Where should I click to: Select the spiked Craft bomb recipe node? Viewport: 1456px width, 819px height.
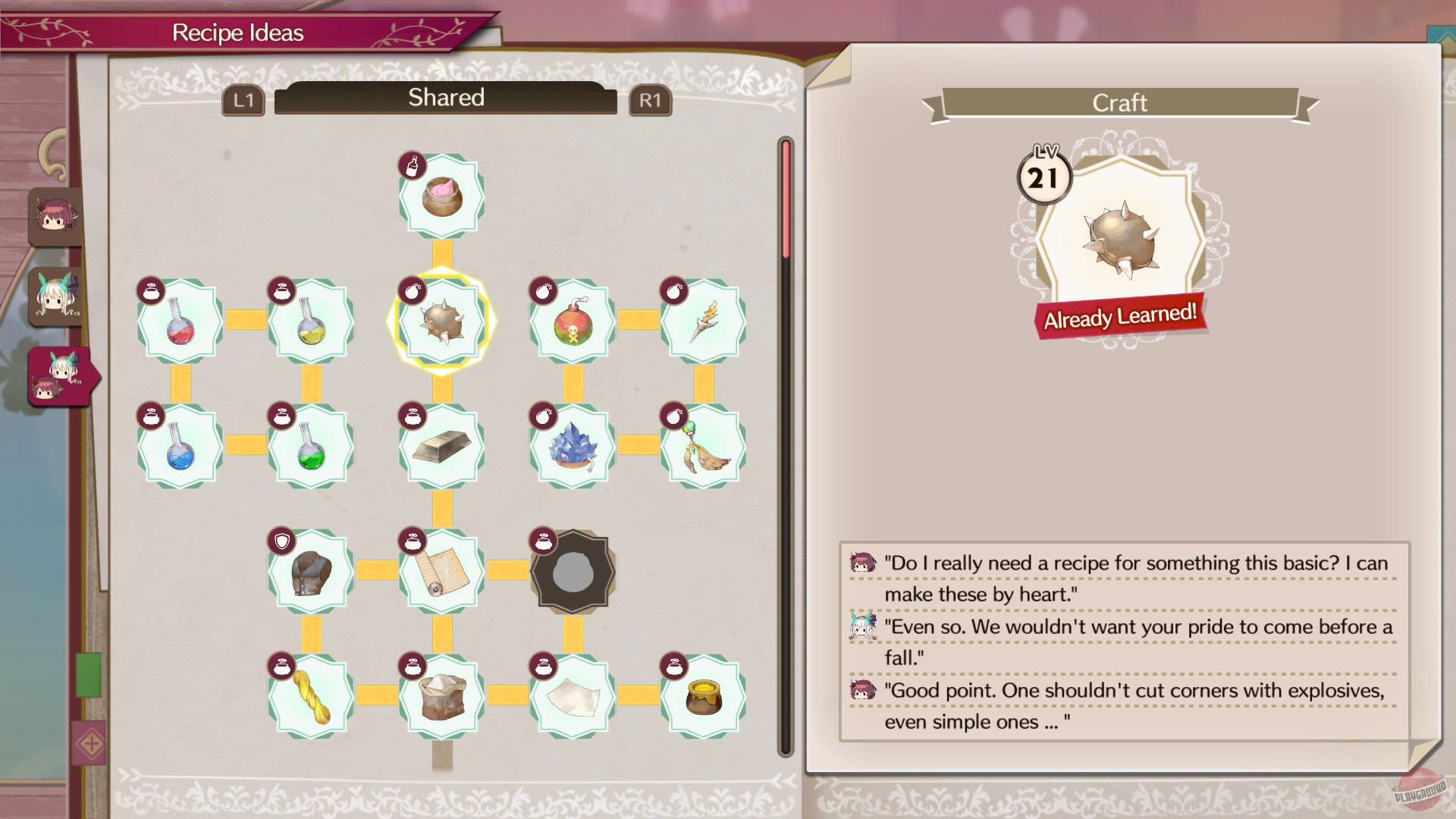(443, 320)
